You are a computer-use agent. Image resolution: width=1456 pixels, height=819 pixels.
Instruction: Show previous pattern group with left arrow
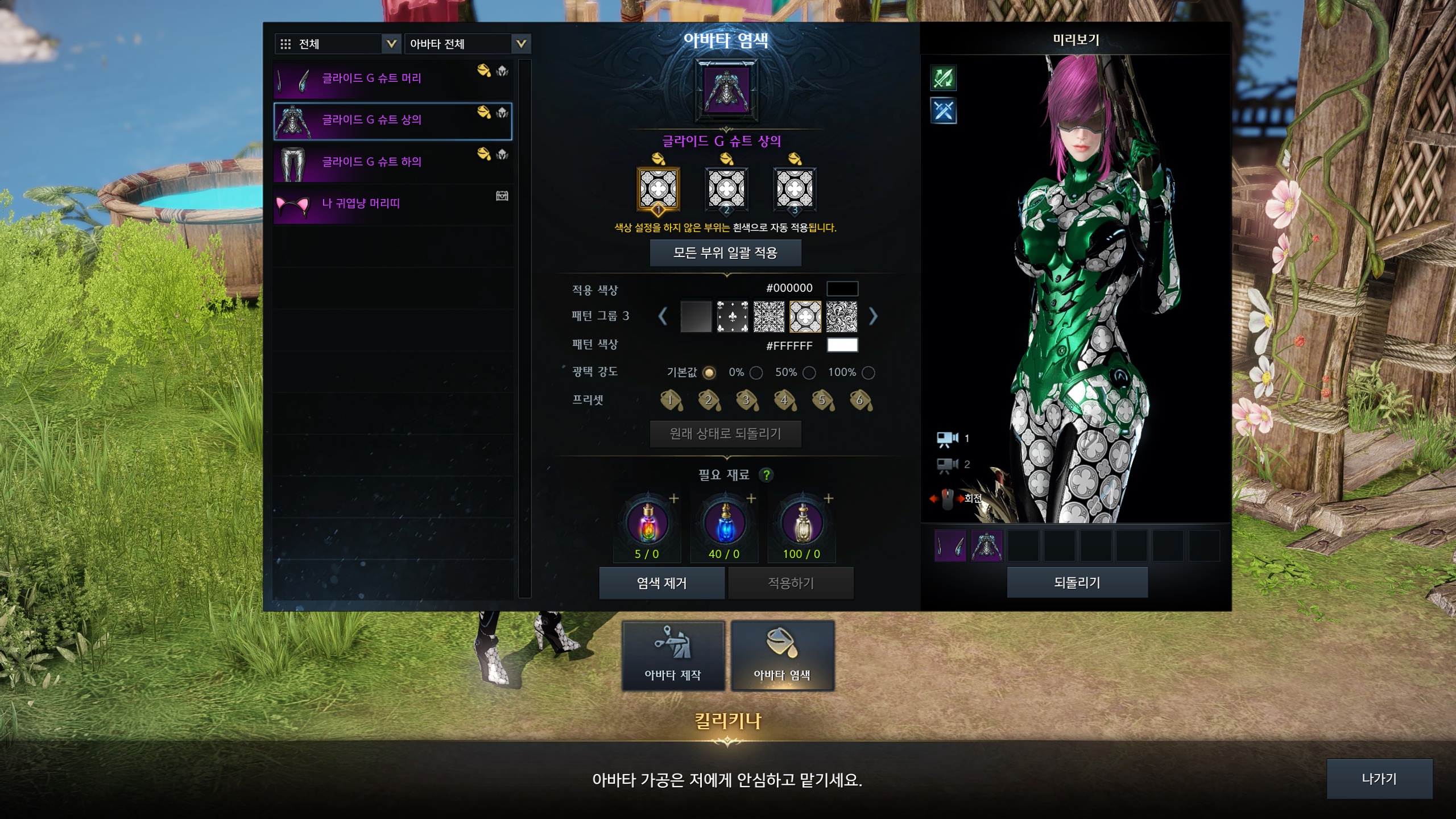663,316
